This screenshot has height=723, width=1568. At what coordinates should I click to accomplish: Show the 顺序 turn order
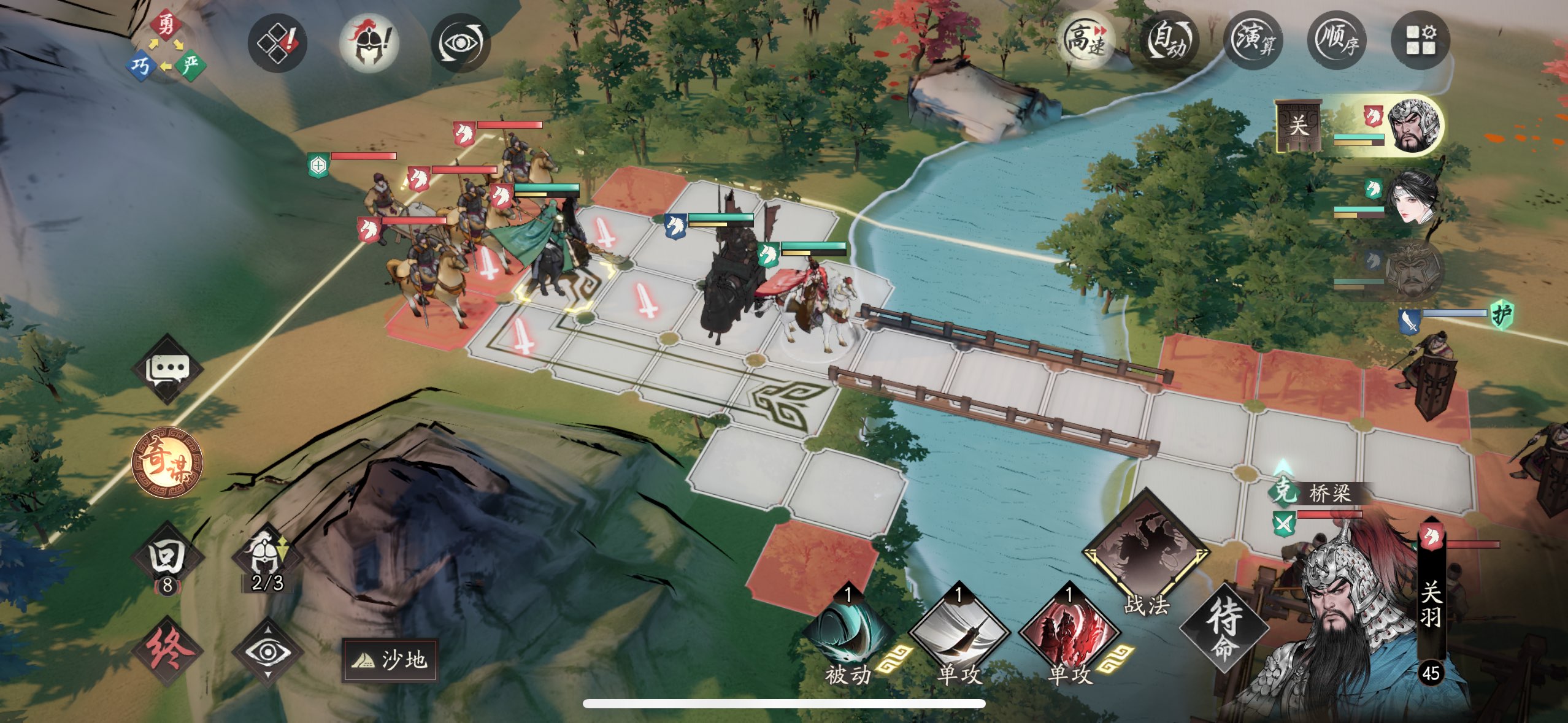[1337, 41]
